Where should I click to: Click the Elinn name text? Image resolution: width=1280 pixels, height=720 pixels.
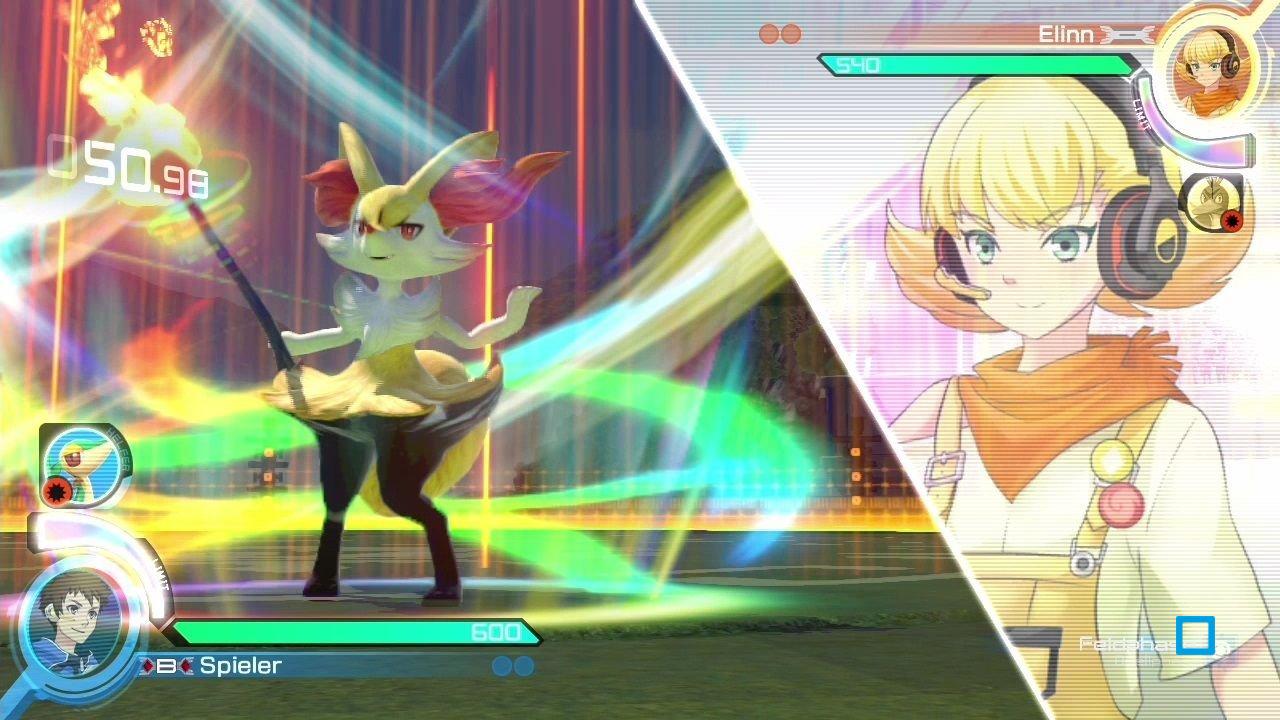tap(1068, 36)
